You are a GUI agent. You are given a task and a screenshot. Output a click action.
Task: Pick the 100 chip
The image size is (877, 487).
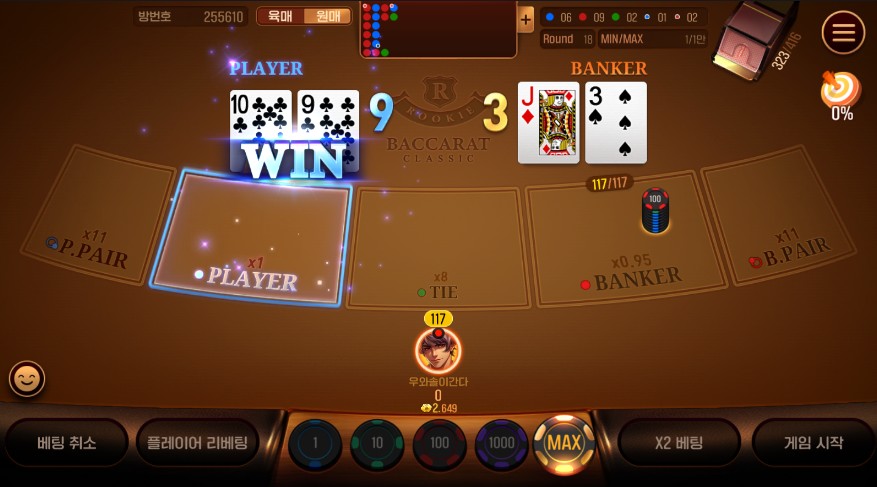tap(439, 444)
